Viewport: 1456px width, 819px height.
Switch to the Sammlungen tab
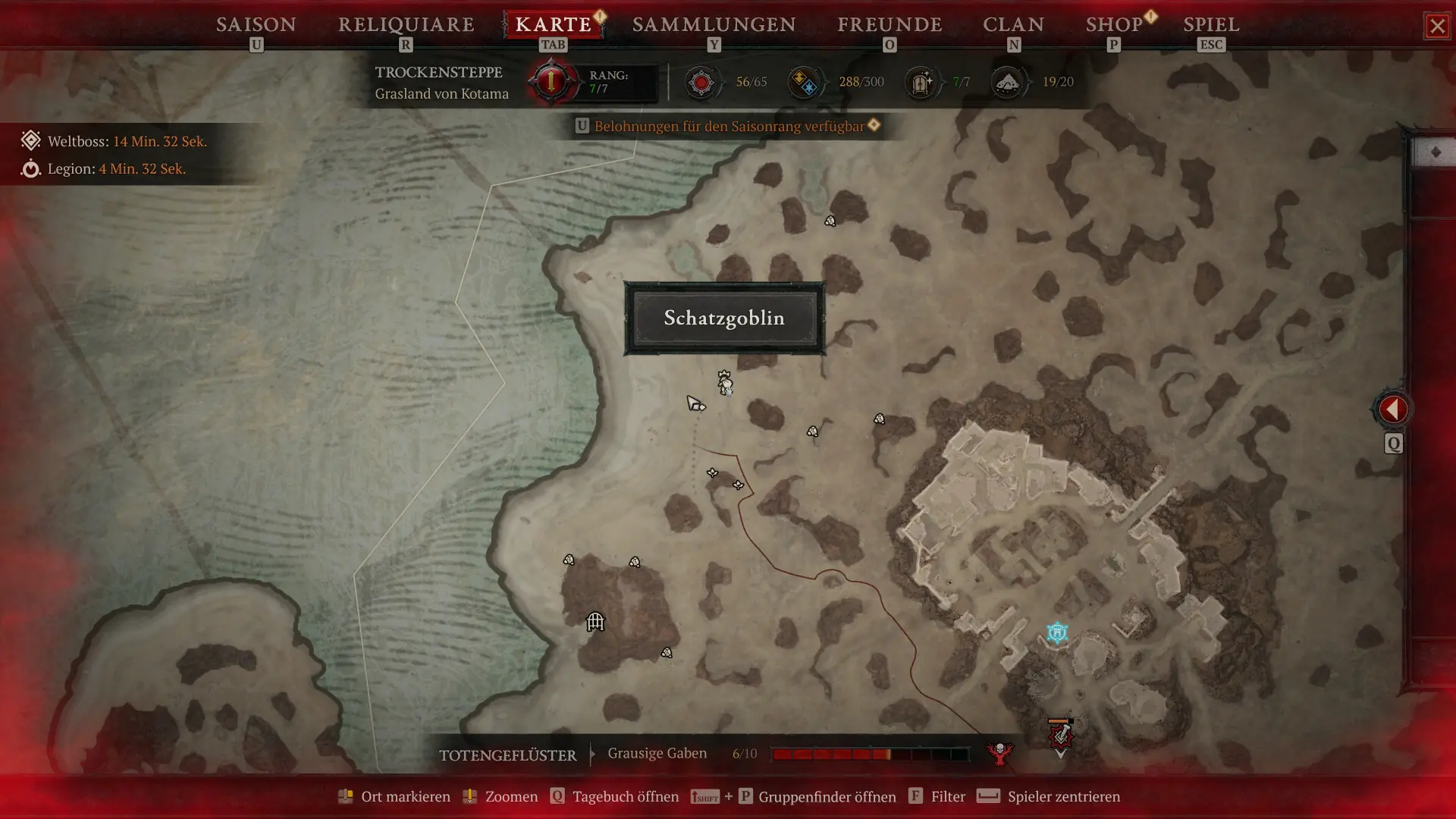click(714, 24)
